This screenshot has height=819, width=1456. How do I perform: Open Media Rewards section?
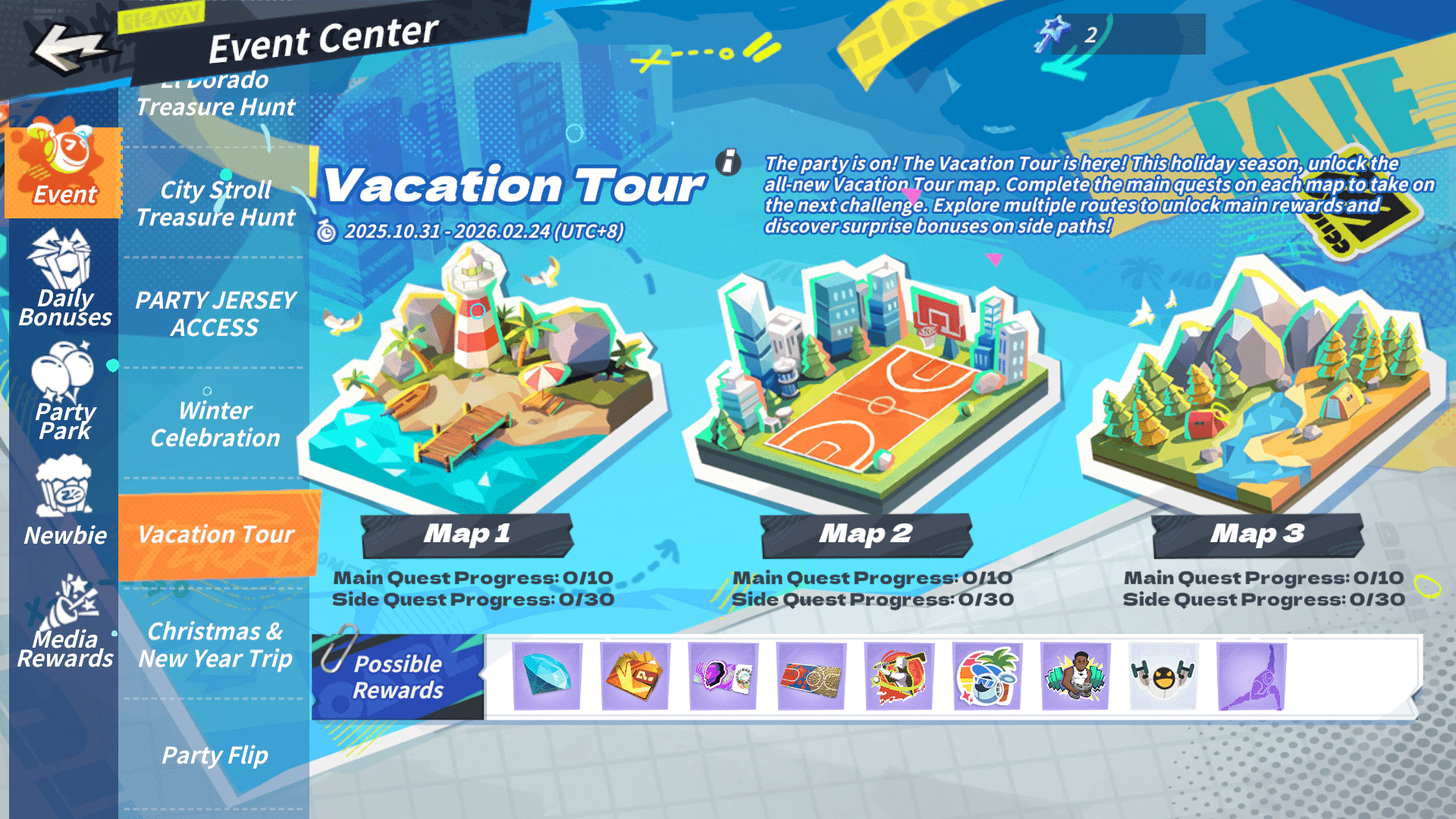[x=64, y=623]
